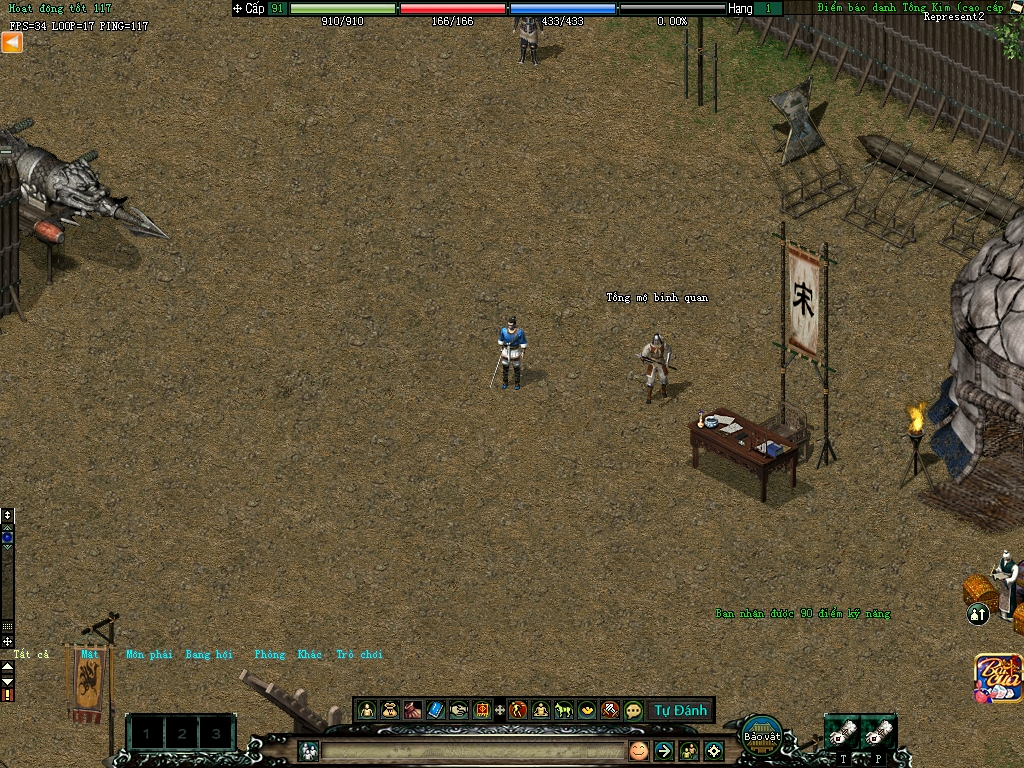Select the Trò chơi chat tab
The image size is (1024, 768).
point(359,654)
